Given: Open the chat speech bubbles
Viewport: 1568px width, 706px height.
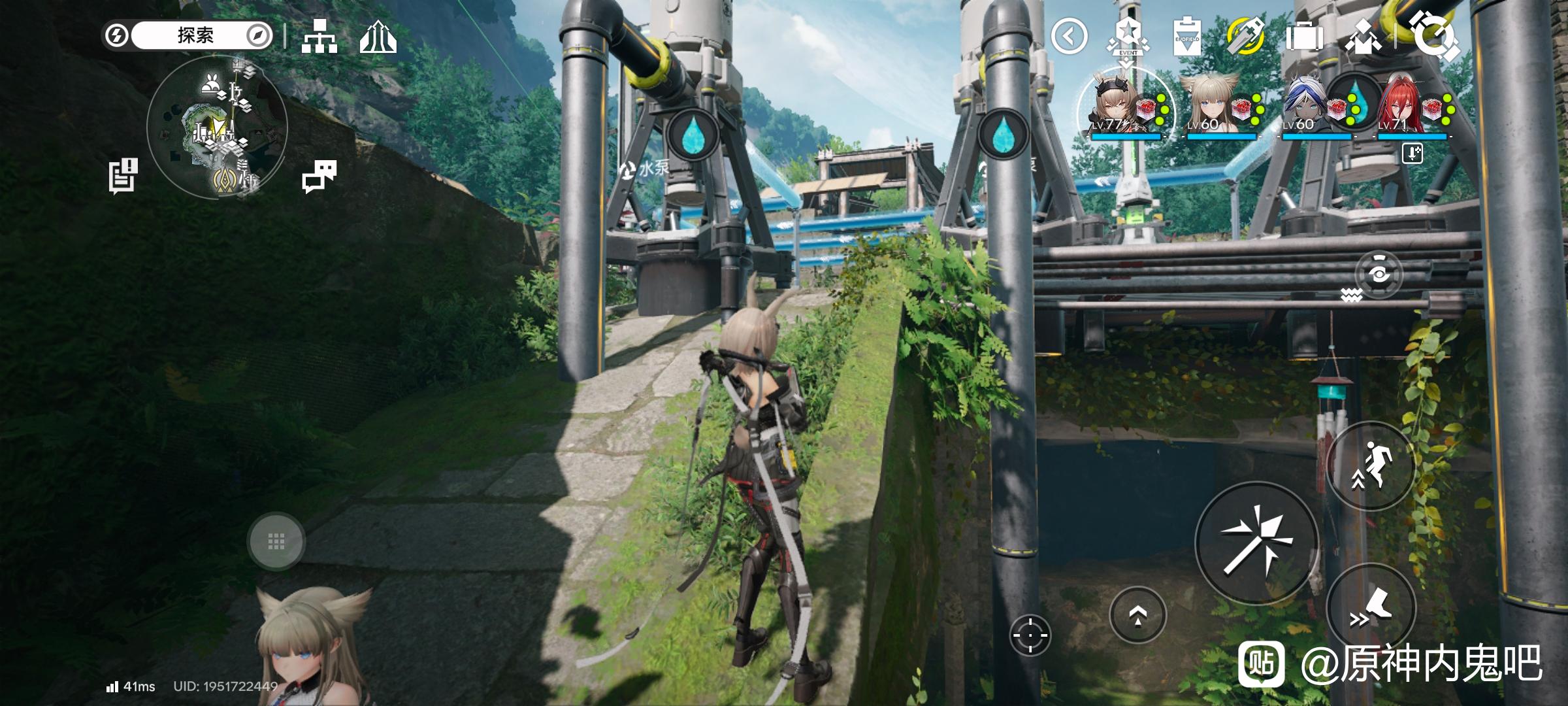Looking at the screenshot, I should (319, 176).
